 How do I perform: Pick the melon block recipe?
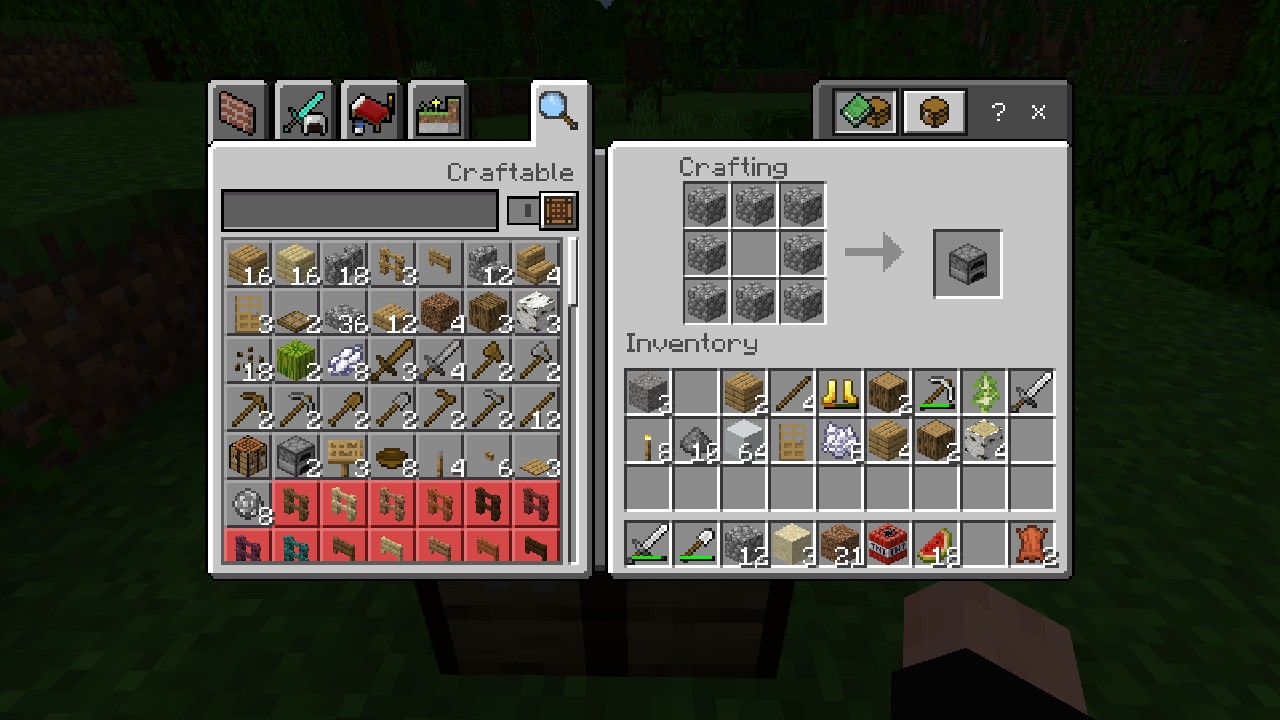coord(296,362)
